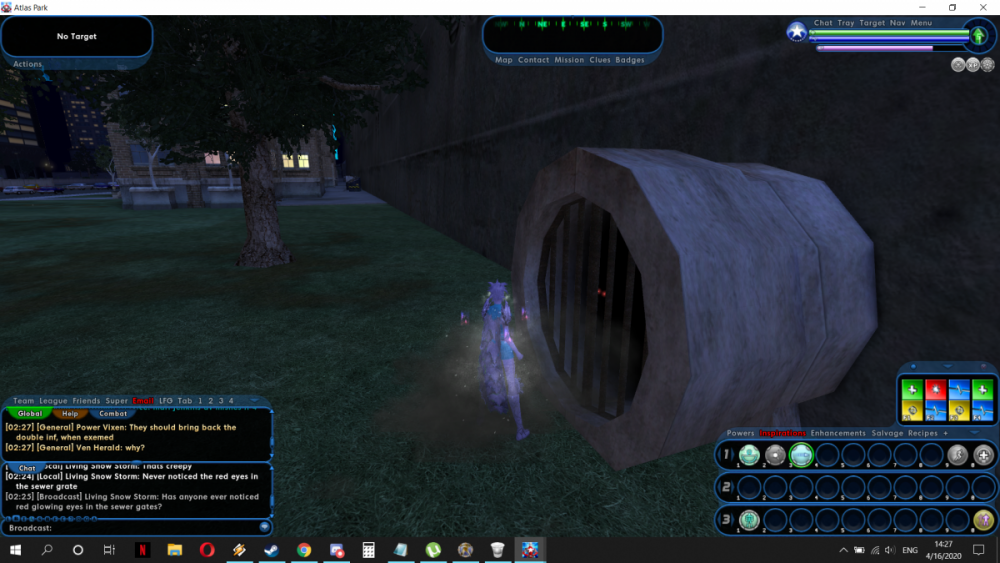Show the Mission window

tap(569, 60)
